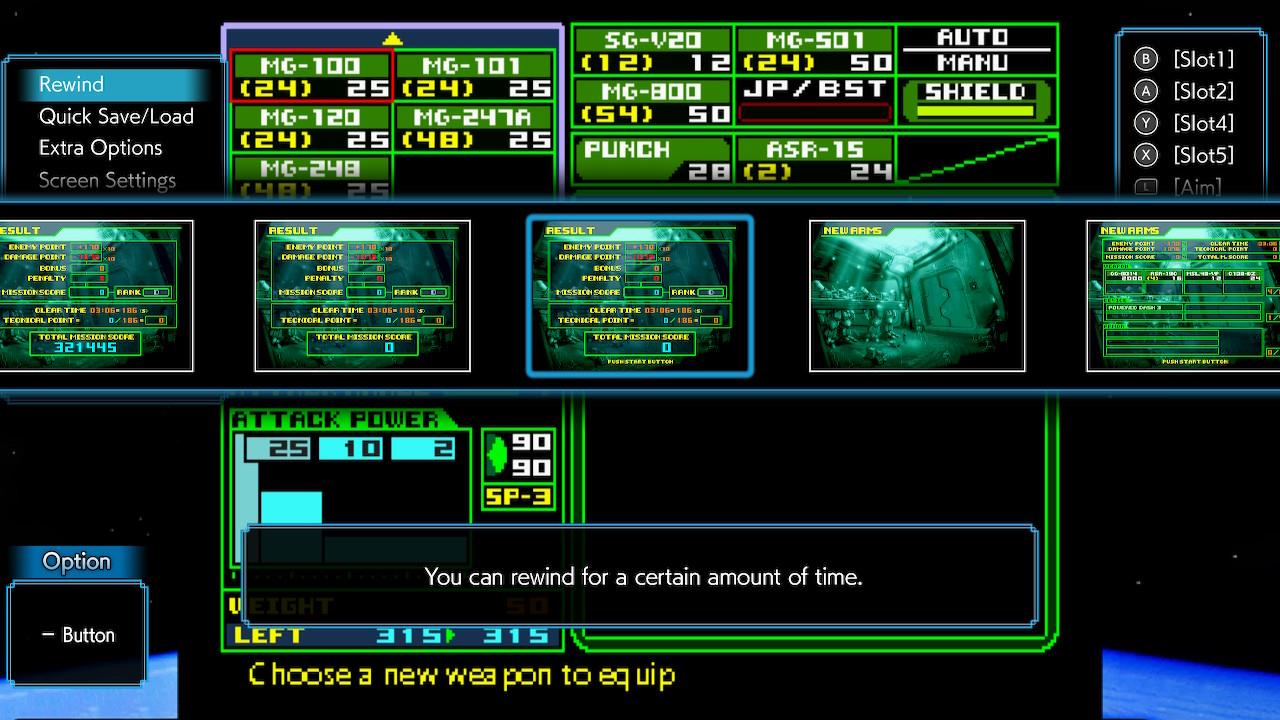The image size is (1280, 720).
Task: Toggle the AUTO/MANU aim mode
Action: (x=976, y=50)
